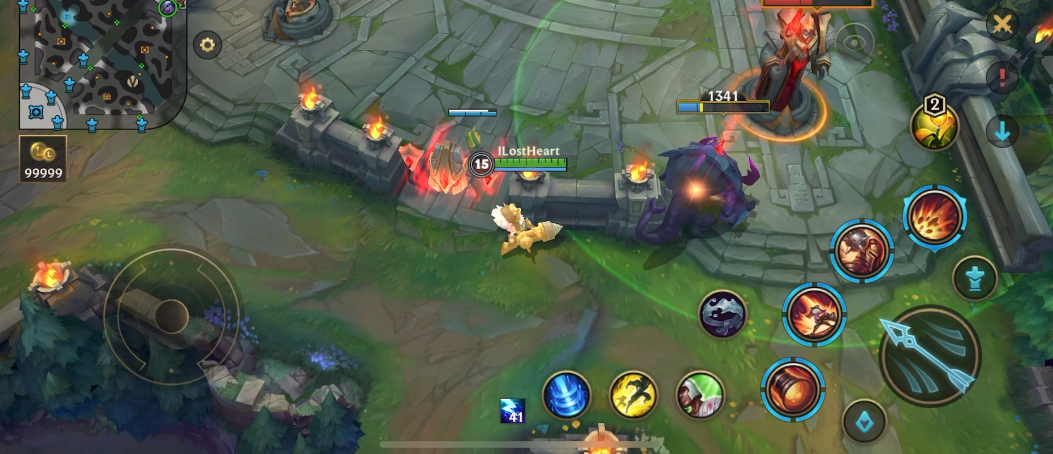Tap the crossed swords button
Viewport: 1053px width, 454px height.
(1001, 24)
